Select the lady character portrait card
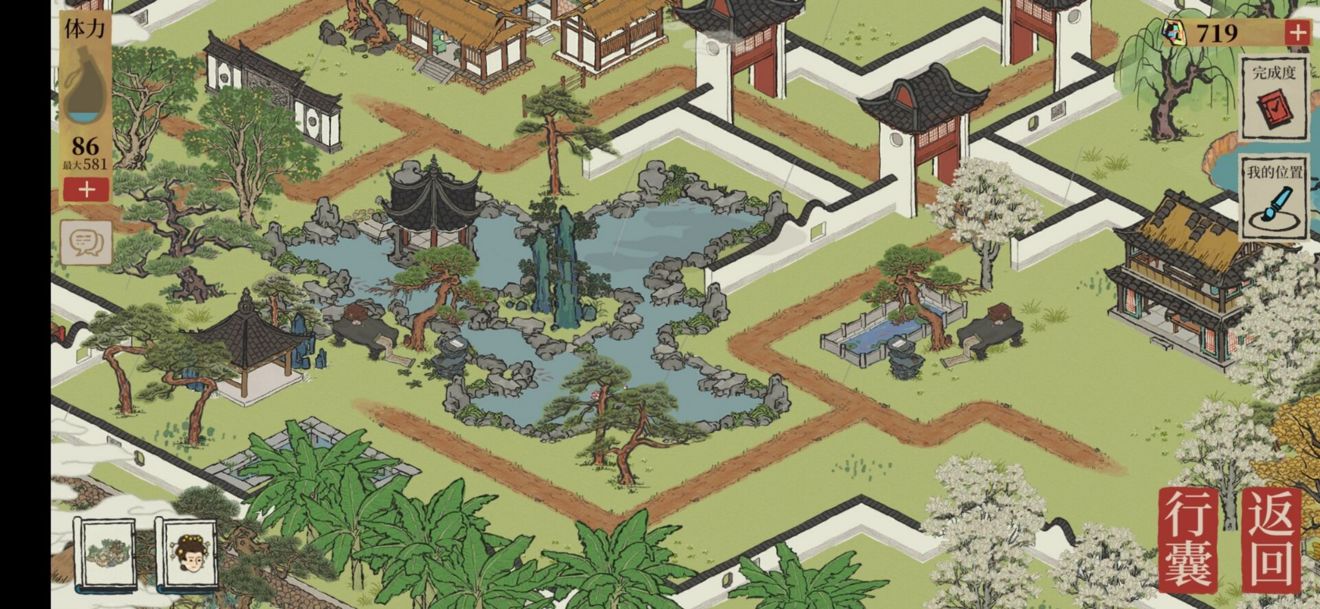 tap(189, 553)
